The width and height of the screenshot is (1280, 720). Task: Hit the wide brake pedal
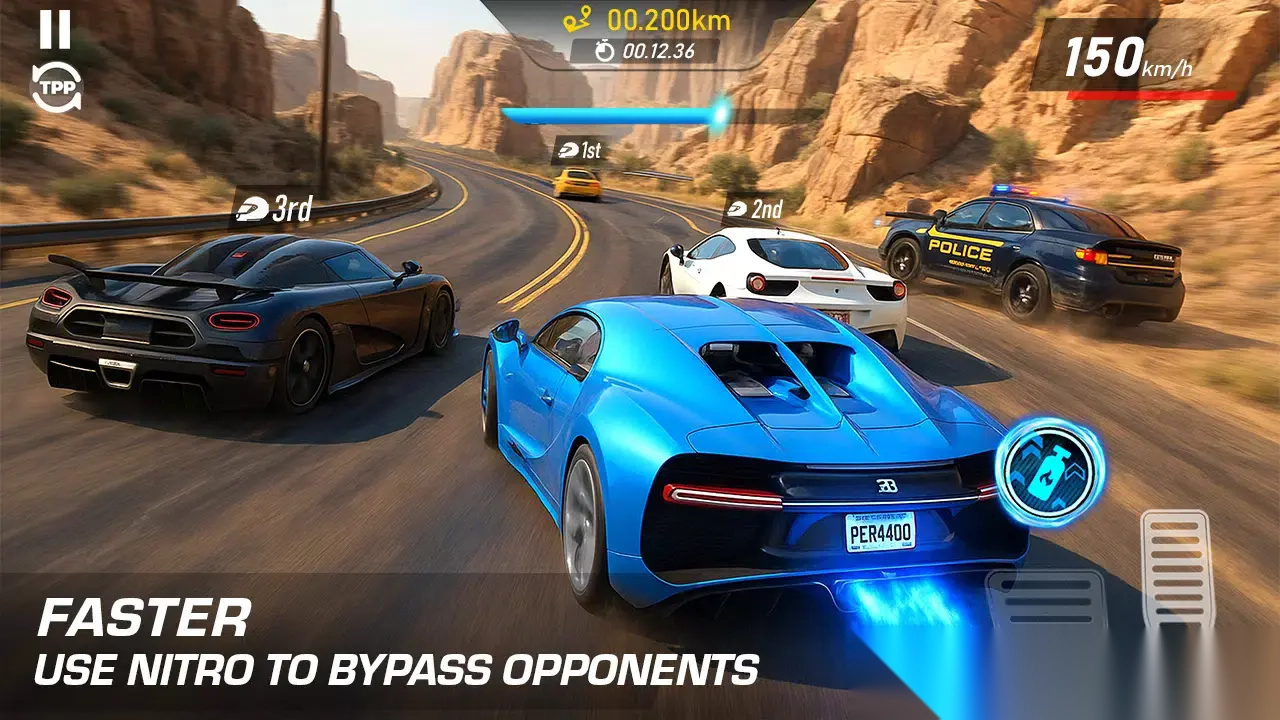[x=1045, y=598]
